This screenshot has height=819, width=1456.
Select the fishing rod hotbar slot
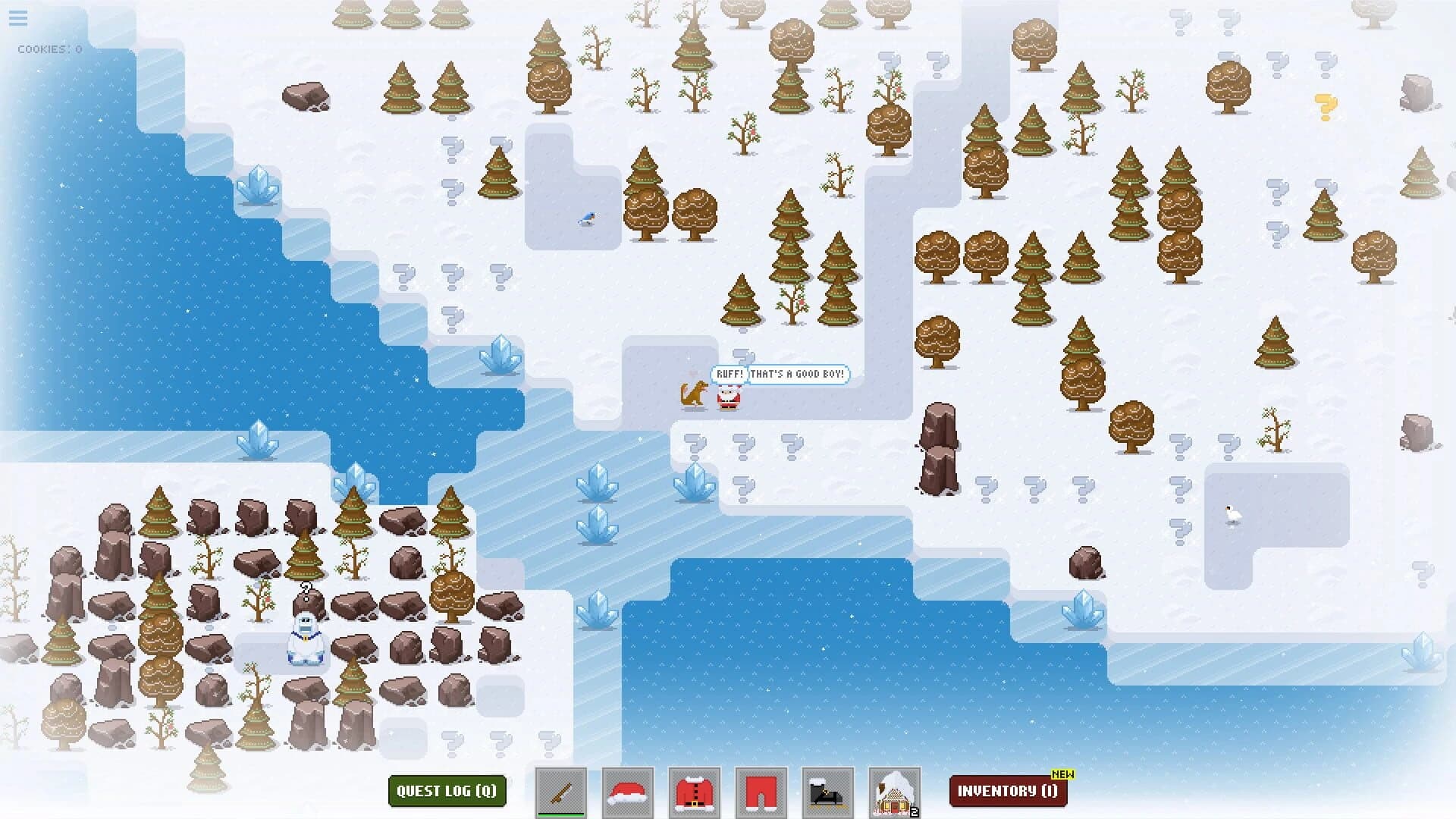click(x=561, y=791)
